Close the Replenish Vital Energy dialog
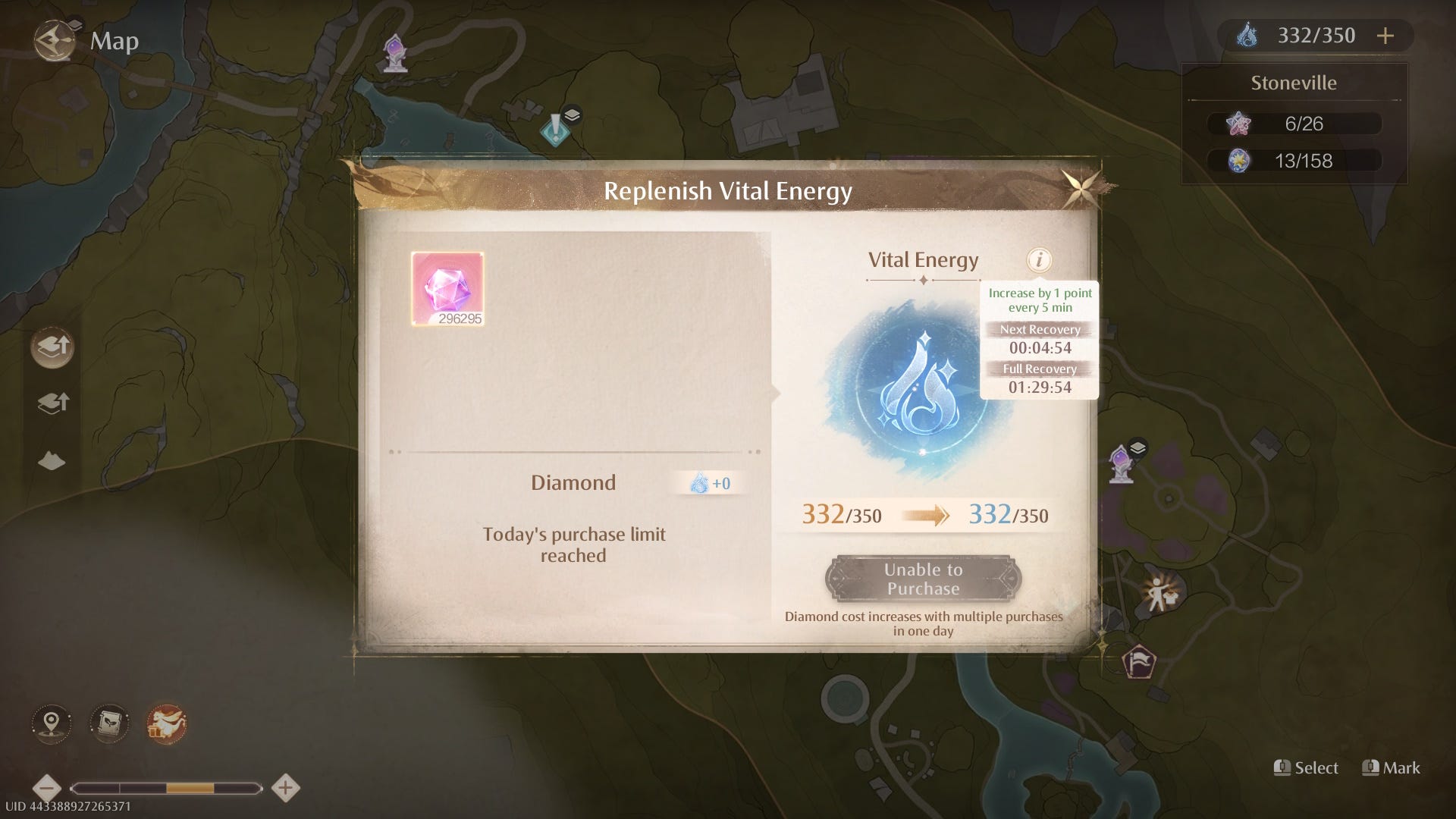The width and height of the screenshot is (1456, 819). click(x=1080, y=187)
